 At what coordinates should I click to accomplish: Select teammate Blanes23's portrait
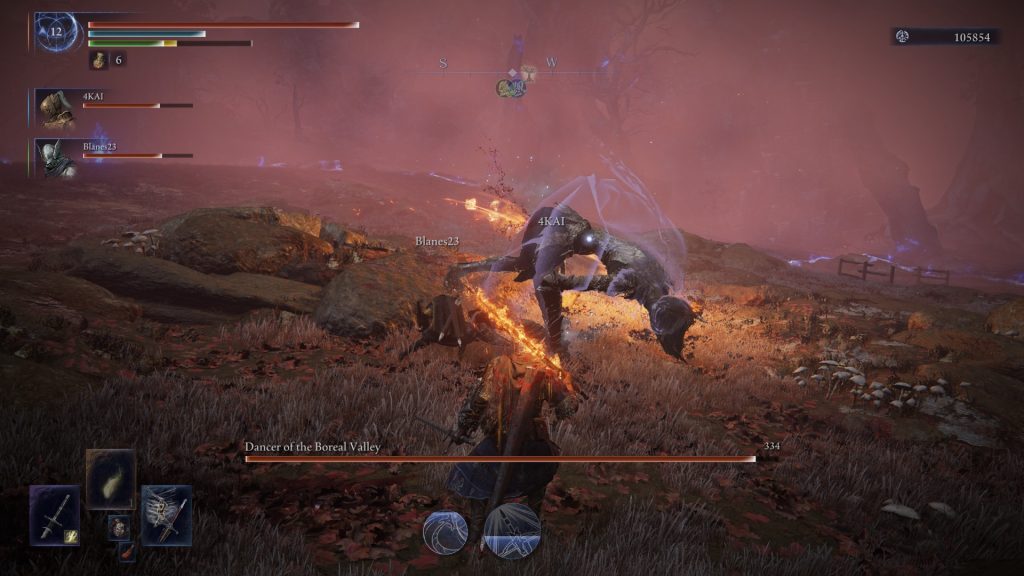coord(58,158)
